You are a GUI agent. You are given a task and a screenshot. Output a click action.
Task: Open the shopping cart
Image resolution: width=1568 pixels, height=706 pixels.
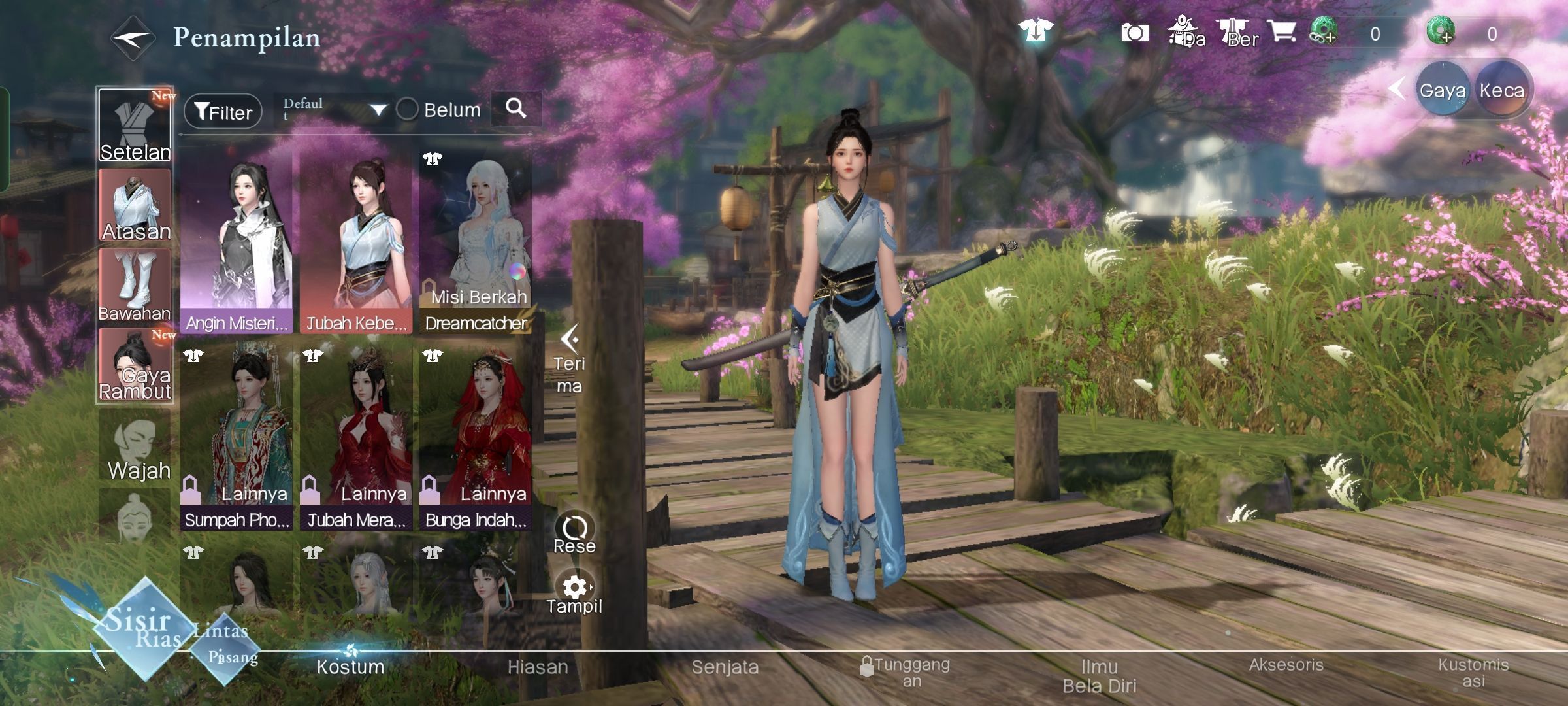tap(1282, 31)
